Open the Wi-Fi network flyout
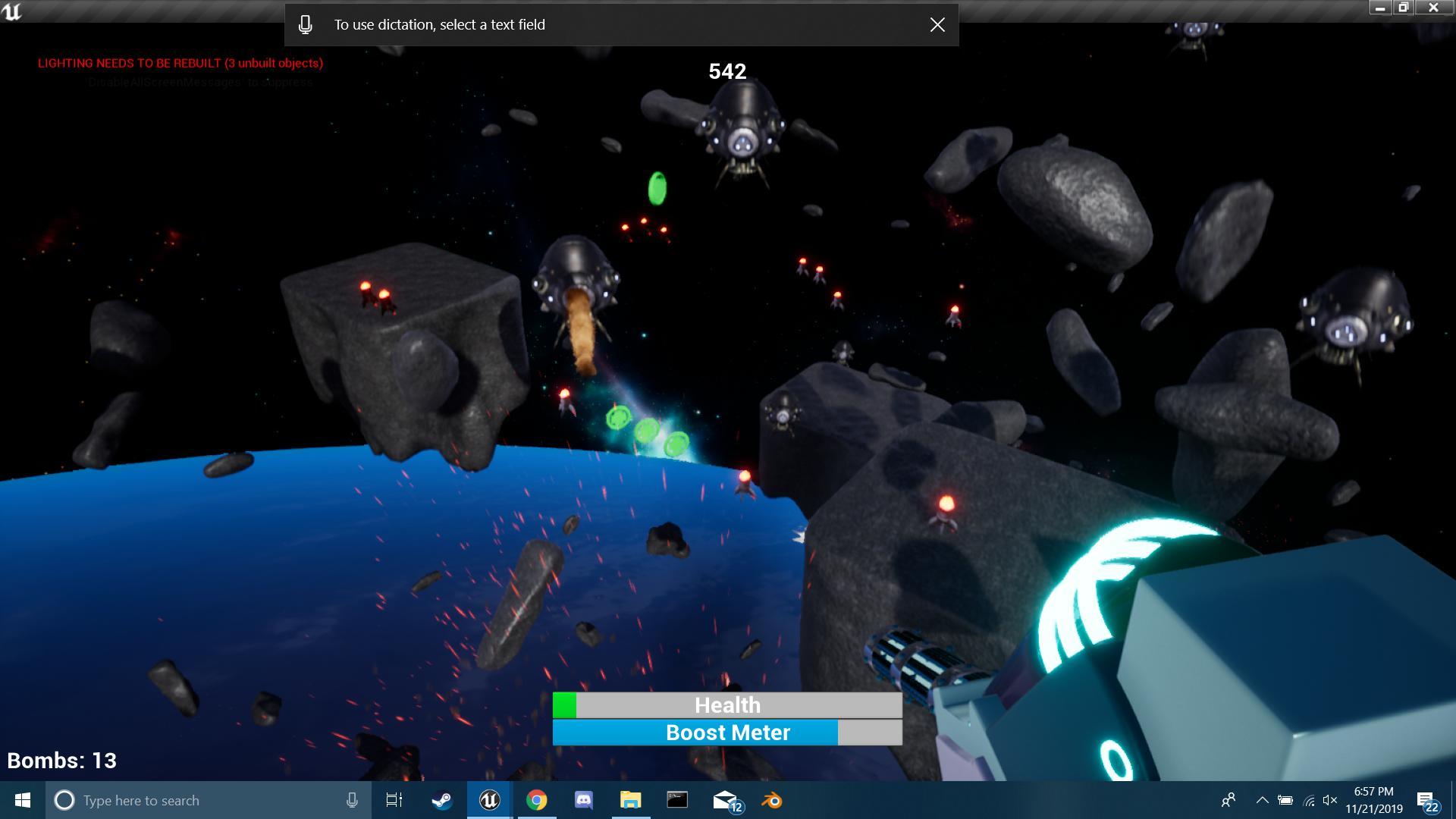The image size is (1456, 819). 1308,800
